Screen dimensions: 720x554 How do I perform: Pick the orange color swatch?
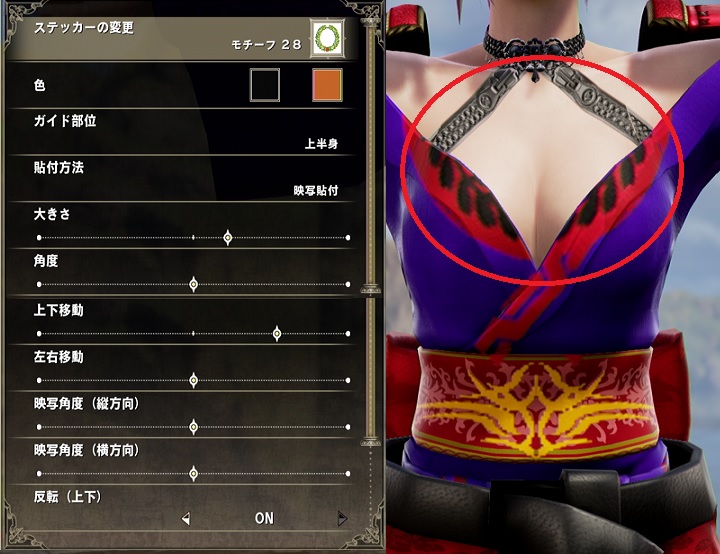tap(327, 85)
